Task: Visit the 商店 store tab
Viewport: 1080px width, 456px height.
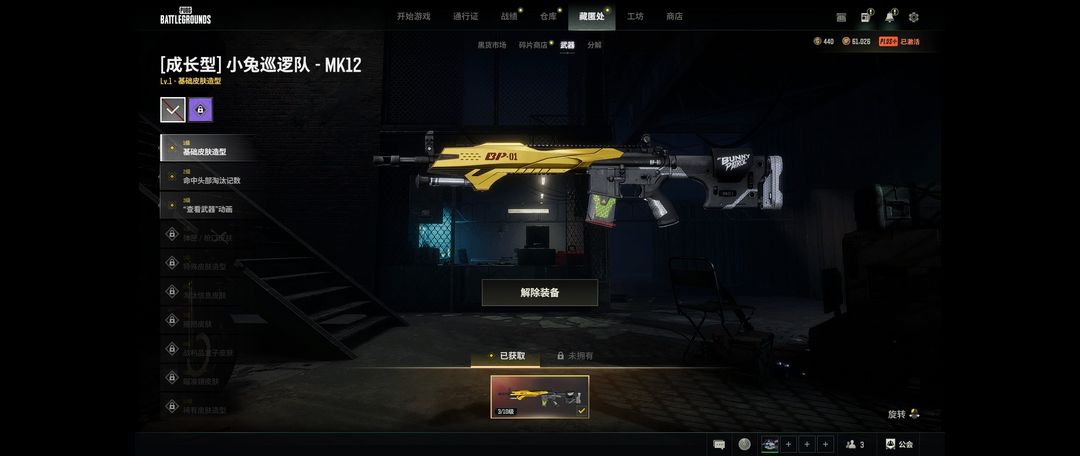Action: 674,16
